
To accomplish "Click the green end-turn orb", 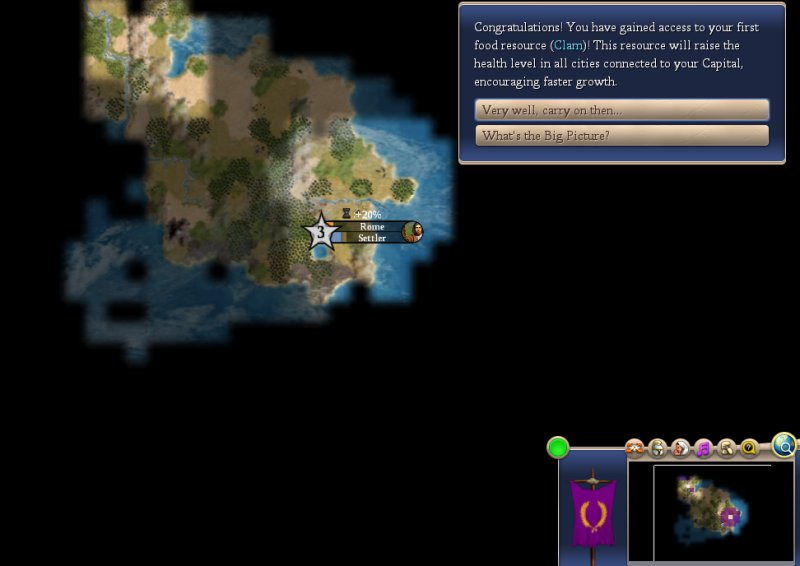I will [x=558, y=447].
